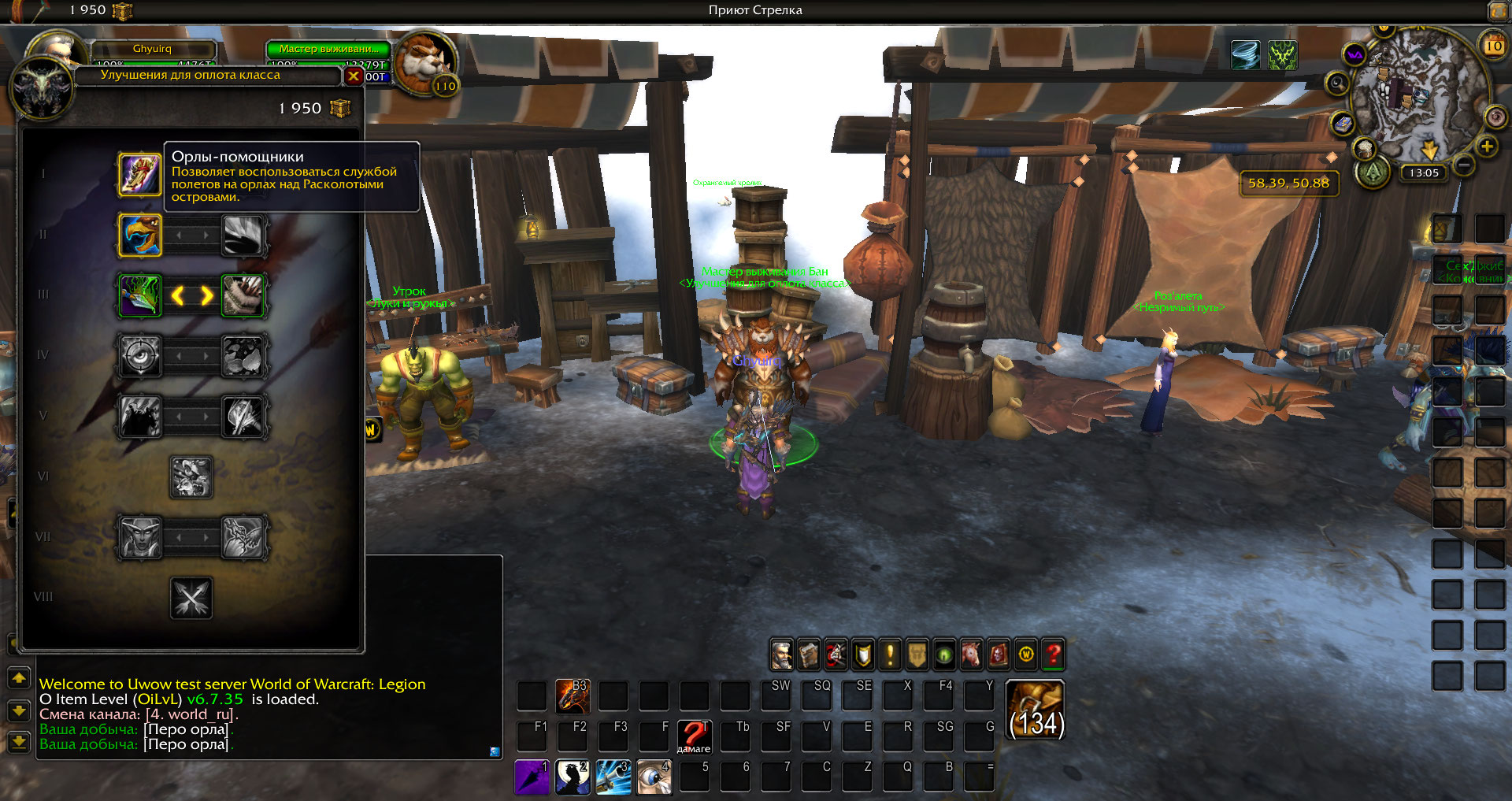Open the character info micro button

(781, 655)
